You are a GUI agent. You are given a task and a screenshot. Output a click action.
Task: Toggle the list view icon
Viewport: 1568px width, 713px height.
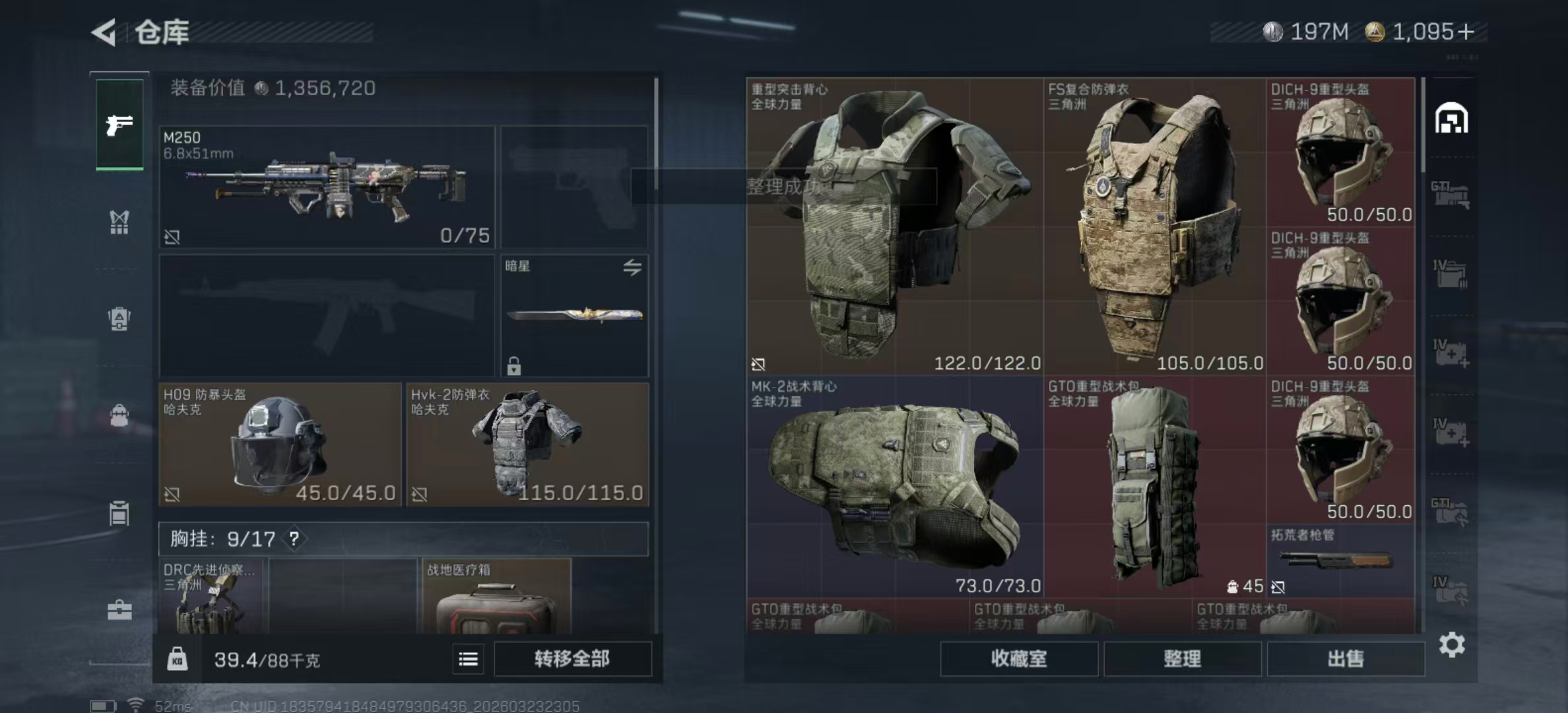pyautogui.click(x=469, y=659)
